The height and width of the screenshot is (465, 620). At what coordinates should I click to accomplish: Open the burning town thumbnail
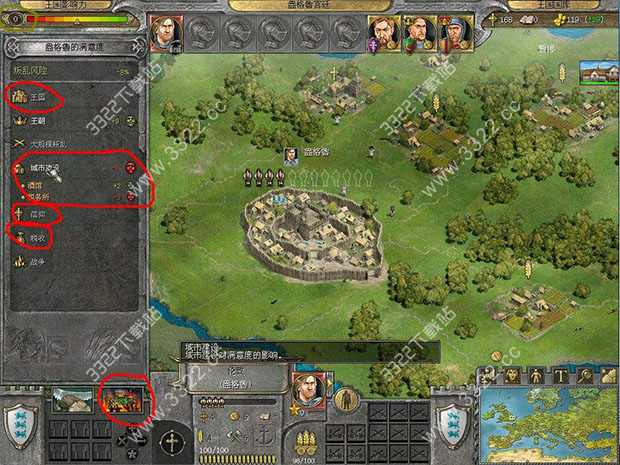(122, 400)
